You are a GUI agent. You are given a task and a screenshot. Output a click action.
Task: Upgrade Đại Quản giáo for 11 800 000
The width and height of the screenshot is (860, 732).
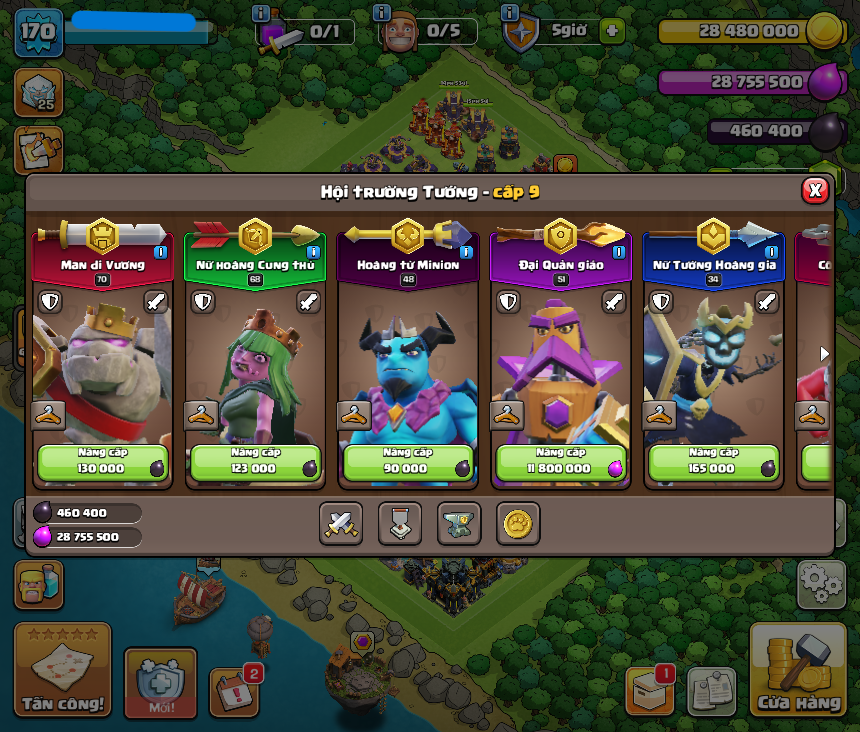coord(561,462)
